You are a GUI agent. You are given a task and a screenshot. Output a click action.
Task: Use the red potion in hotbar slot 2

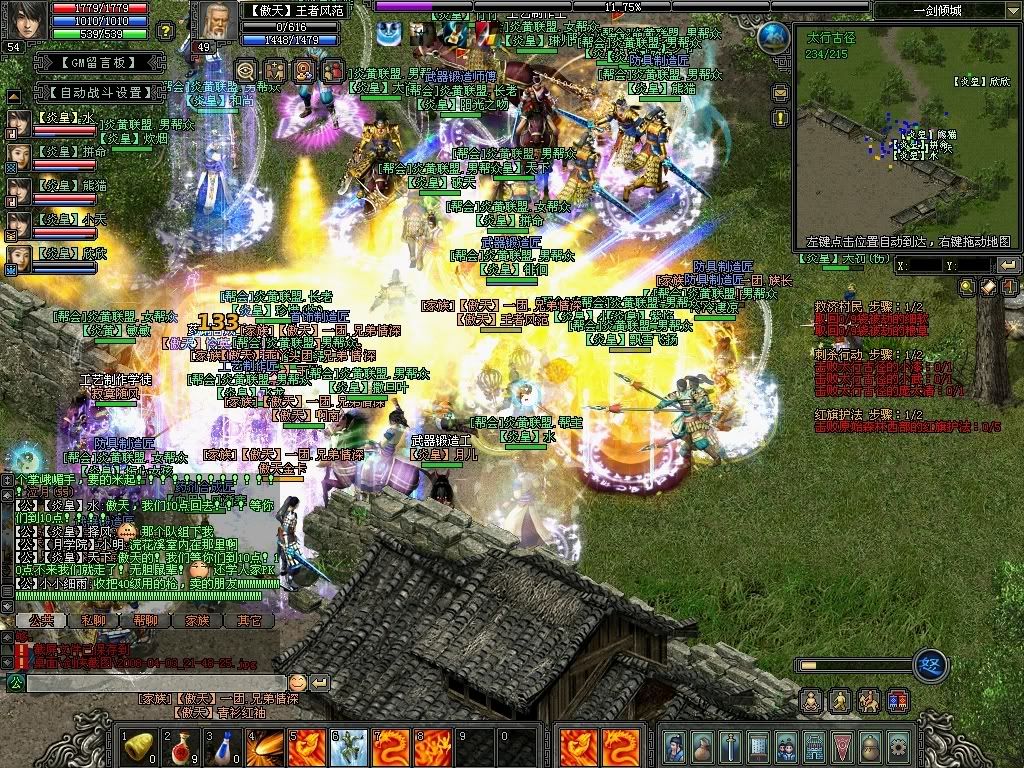182,747
